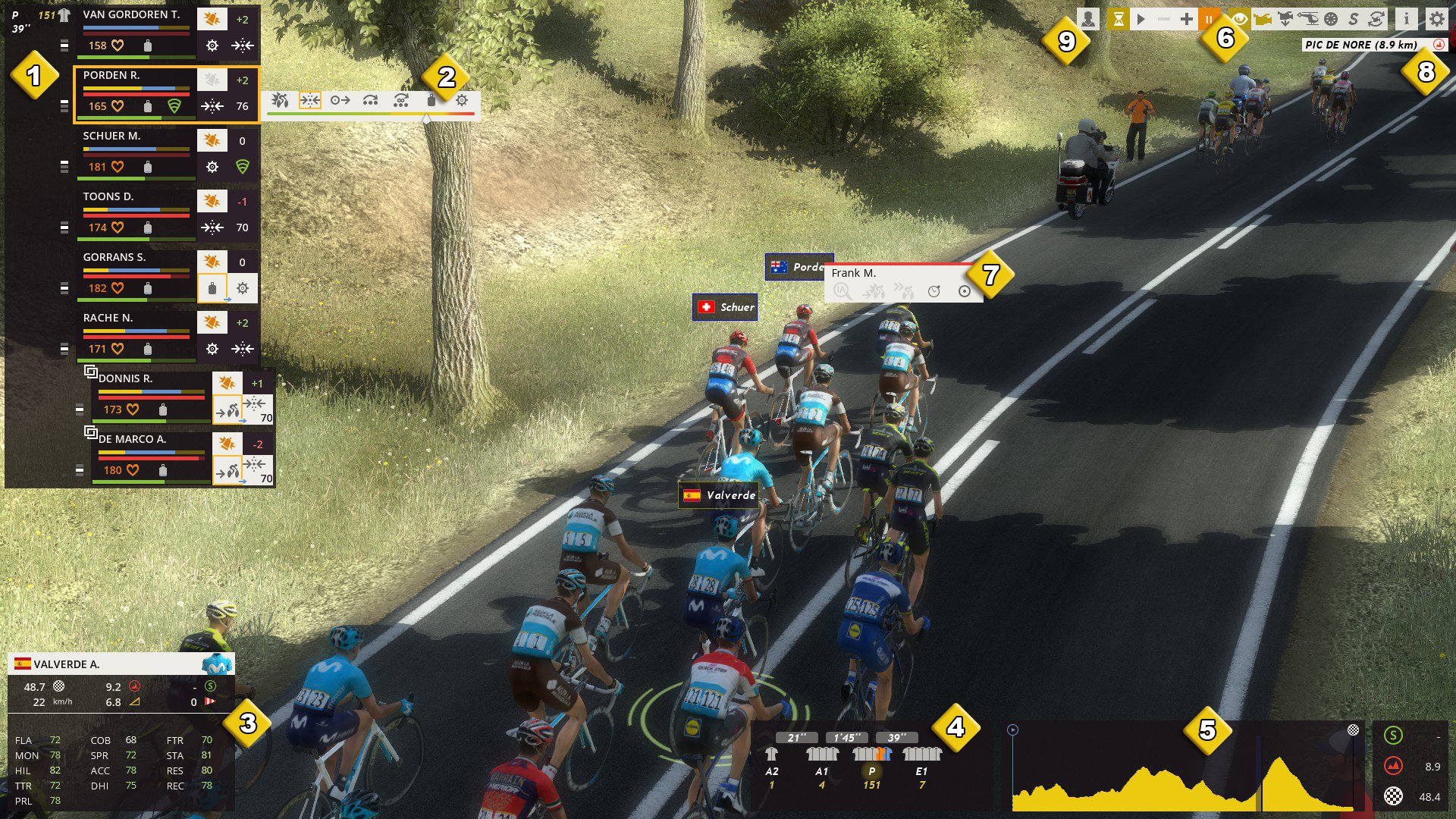This screenshot has height=819, width=1456.
Task: Toggle the eye visibility button
Action: [1239, 20]
